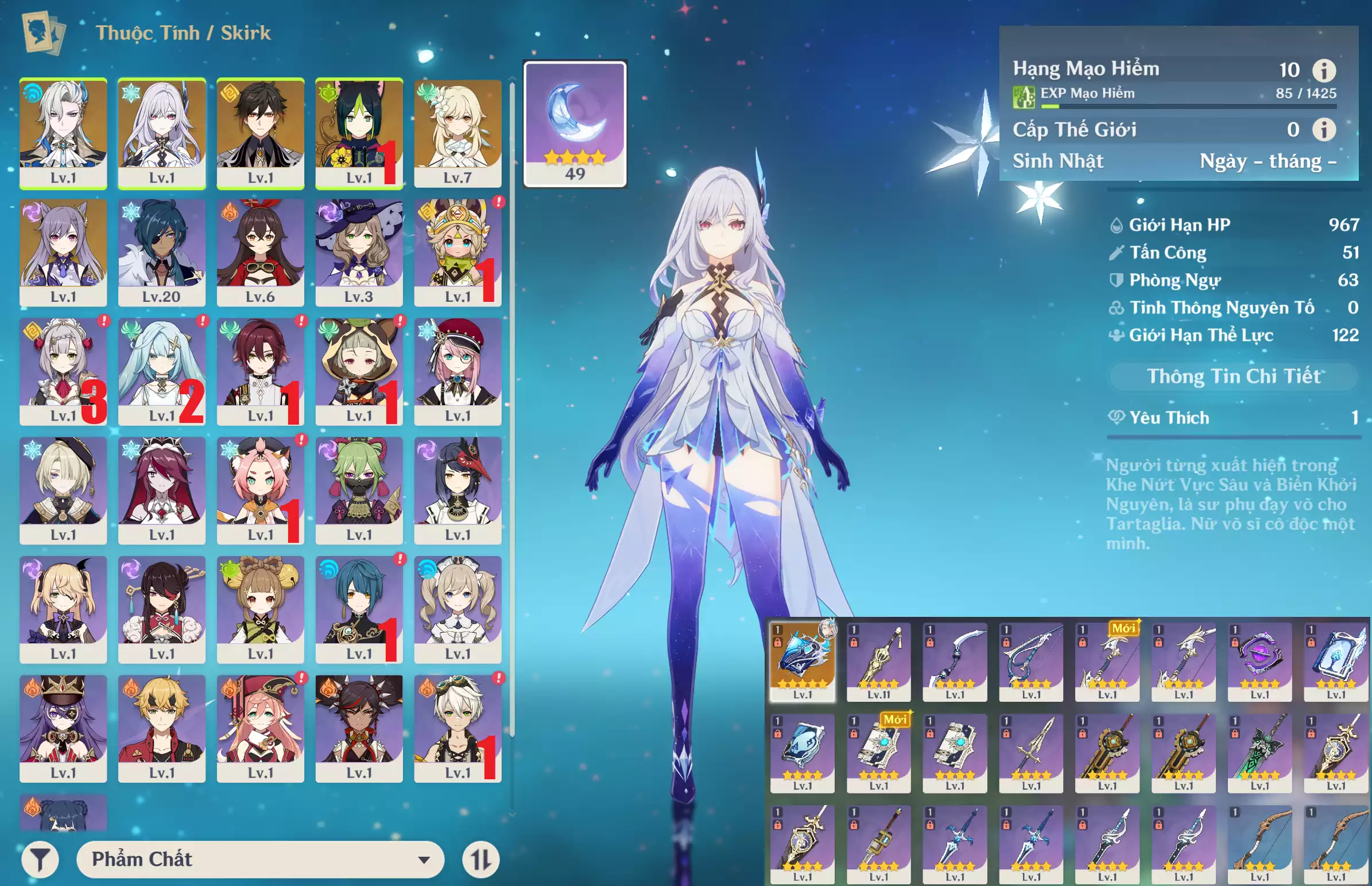Toggle the sort order arrows button

[x=480, y=860]
